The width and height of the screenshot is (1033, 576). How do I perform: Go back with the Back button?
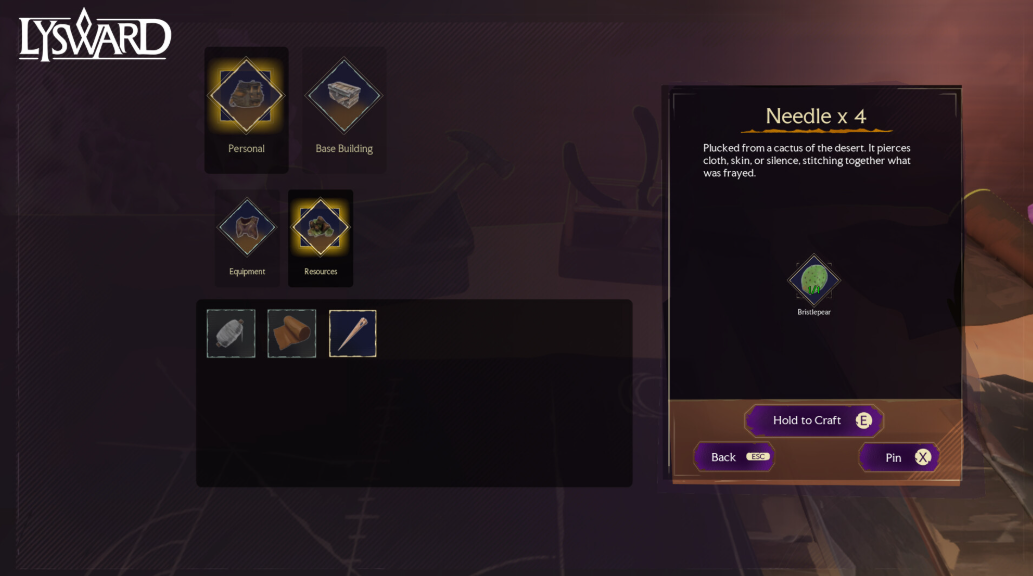pyautogui.click(x=734, y=457)
